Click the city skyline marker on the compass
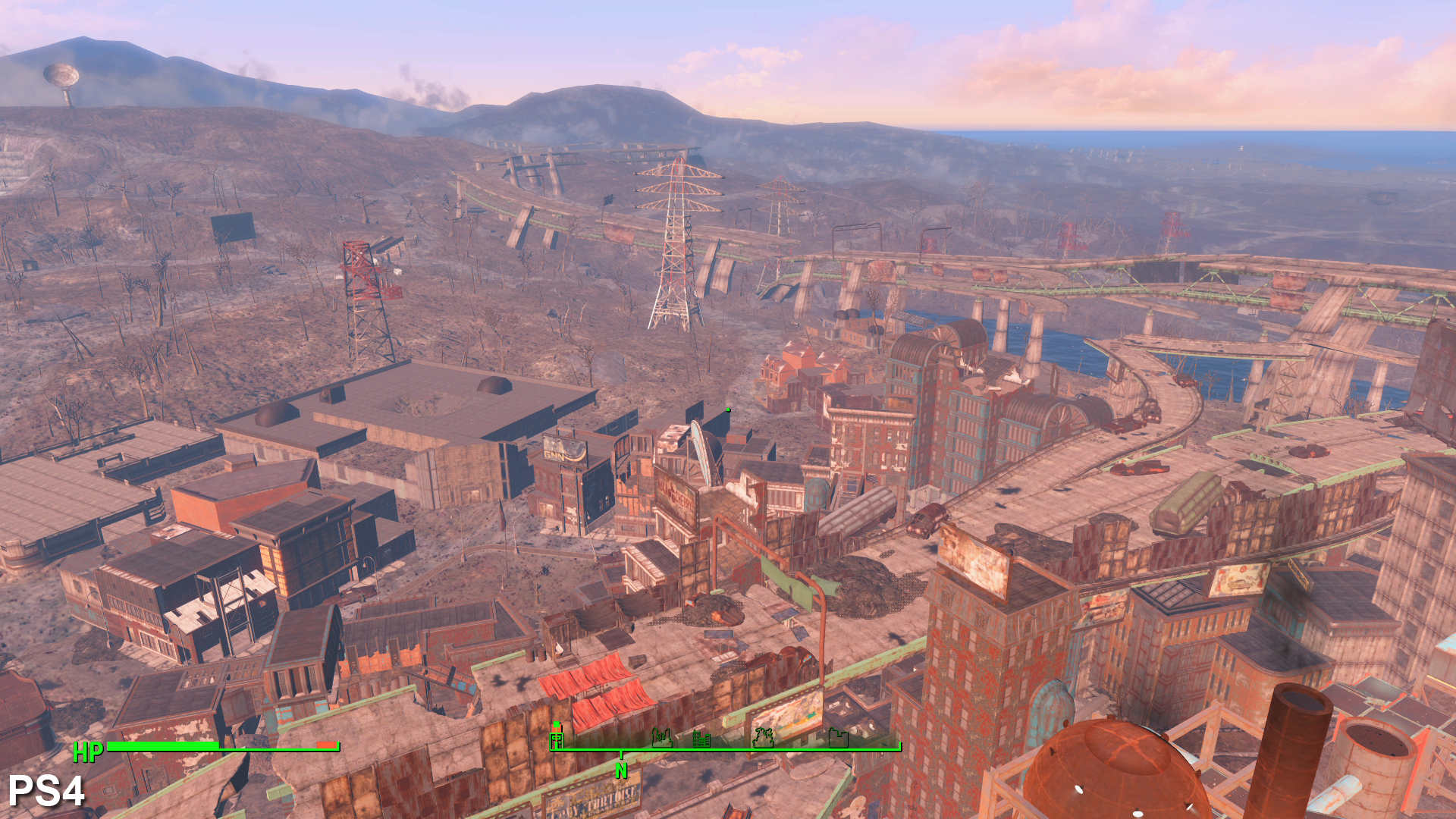Image resolution: width=1456 pixels, height=819 pixels. coord(701,739)
